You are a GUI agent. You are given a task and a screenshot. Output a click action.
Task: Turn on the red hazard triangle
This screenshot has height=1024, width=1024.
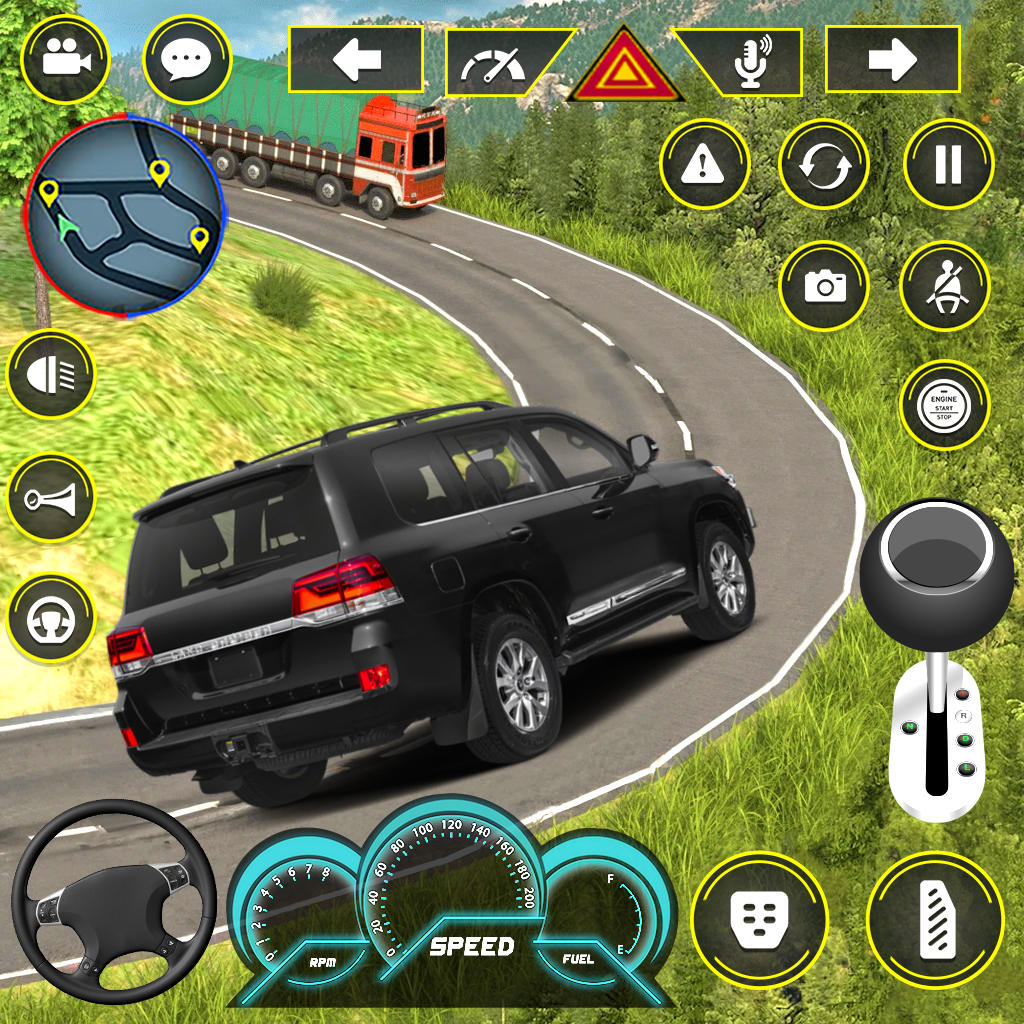(625, 68)
